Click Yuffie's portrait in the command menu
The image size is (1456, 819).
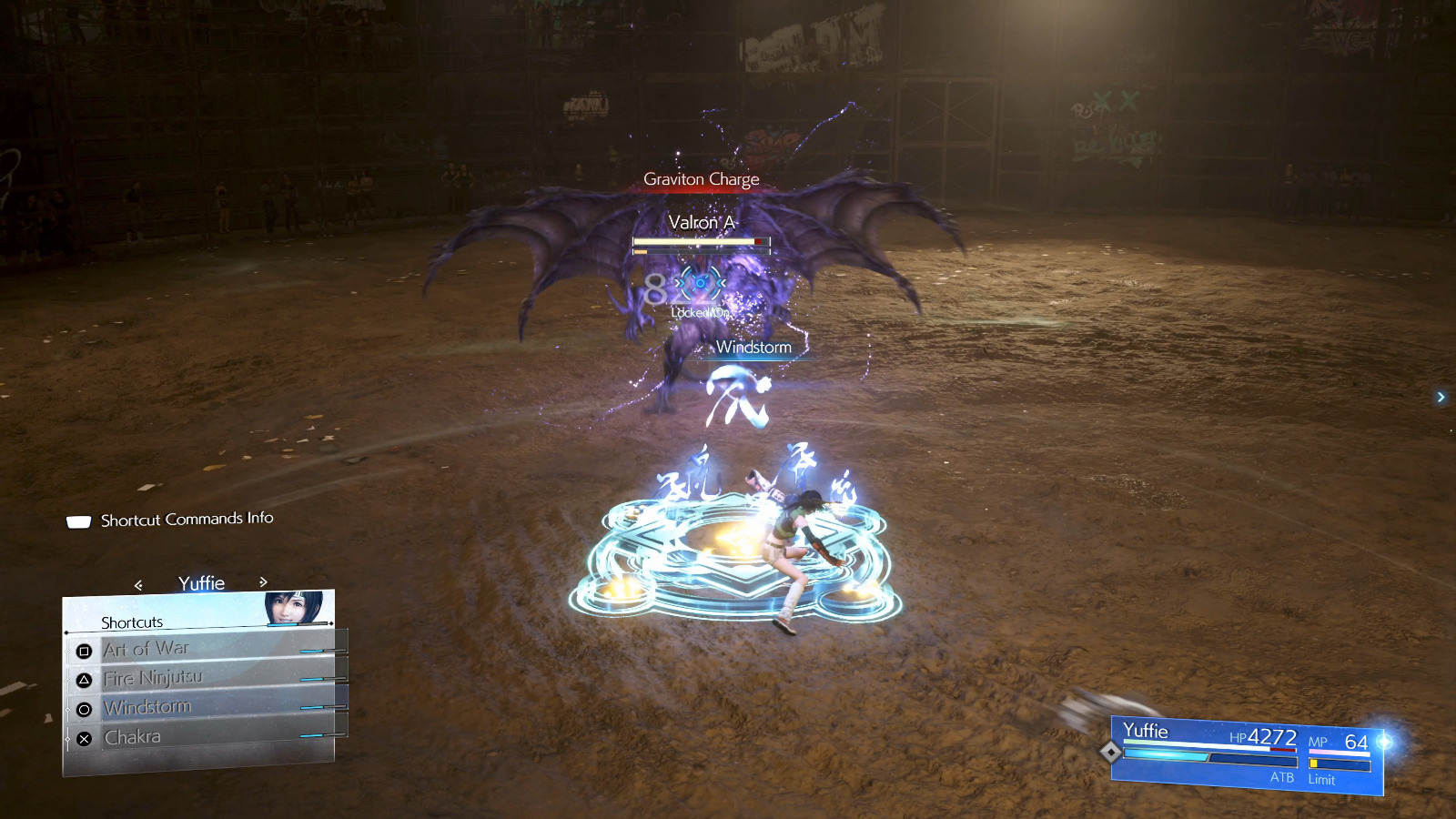tap(294, 608)
